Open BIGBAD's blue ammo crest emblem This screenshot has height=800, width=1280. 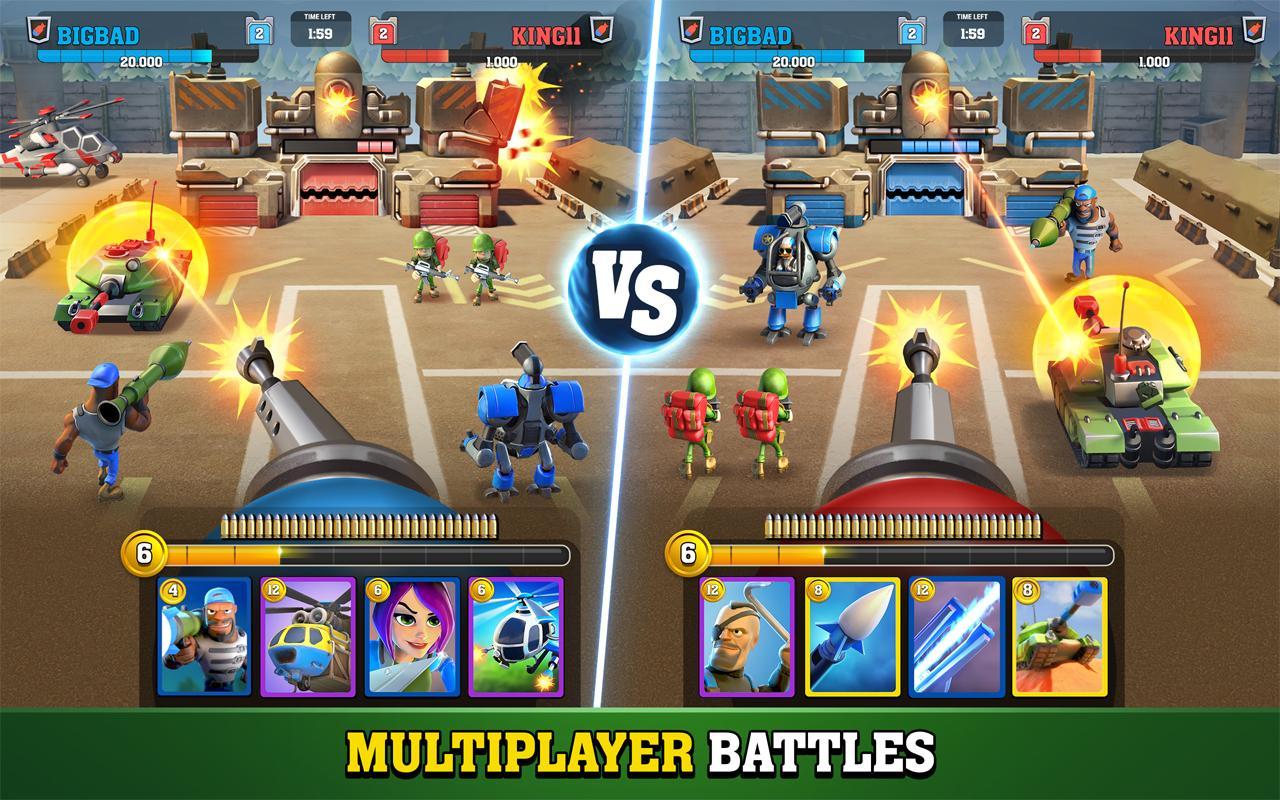(x=37, y=27)
